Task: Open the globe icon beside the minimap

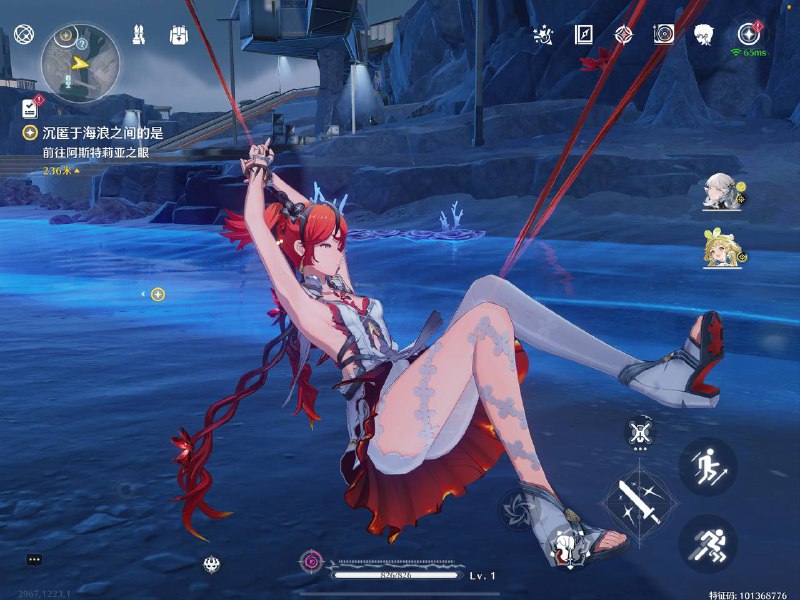Action: (x=22, y=36)
